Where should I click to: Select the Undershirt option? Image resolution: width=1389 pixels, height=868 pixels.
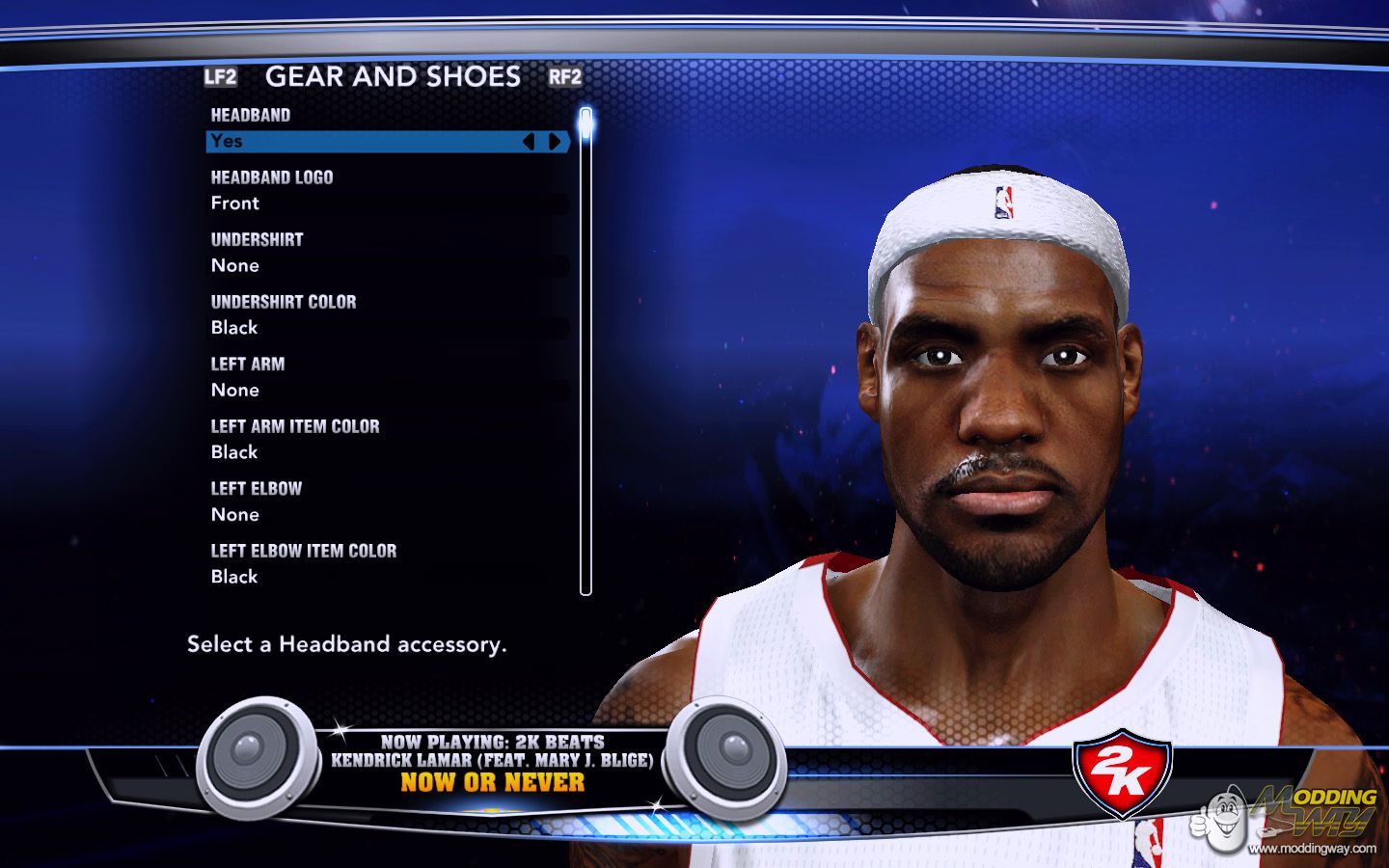pyautogui.click(x=386, y=265)
